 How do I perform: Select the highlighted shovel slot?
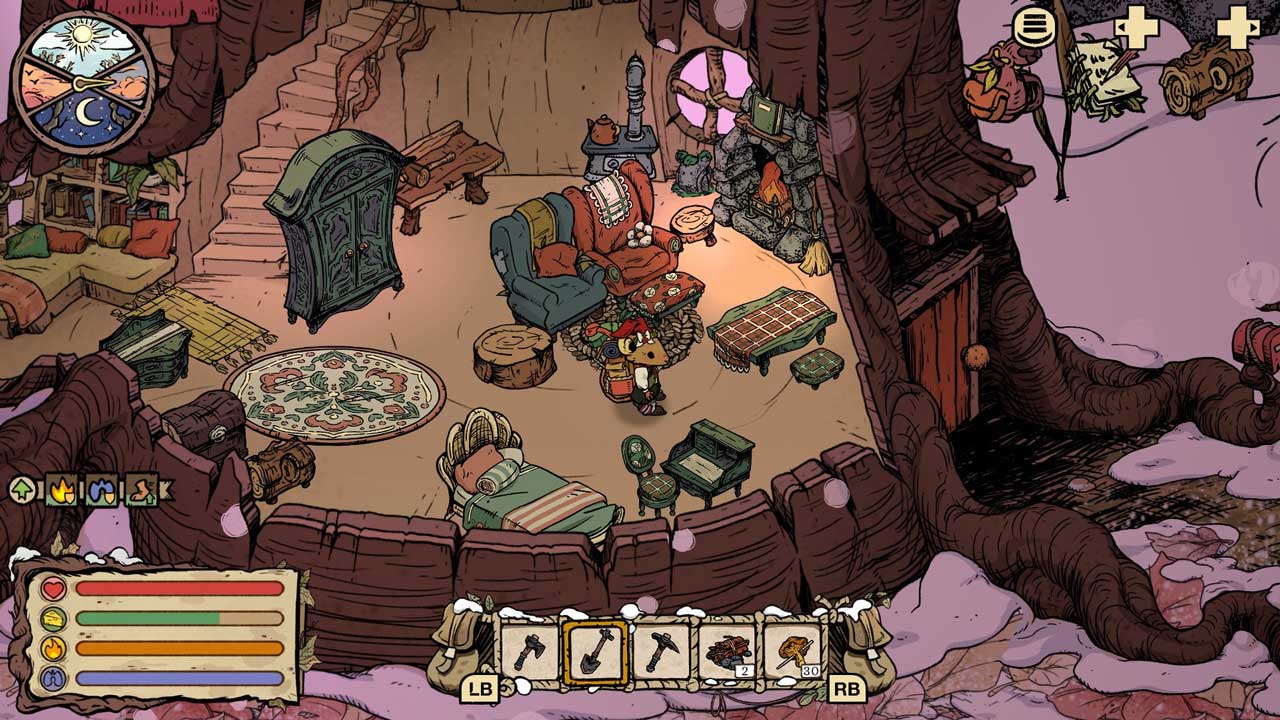tap(596, 651)
